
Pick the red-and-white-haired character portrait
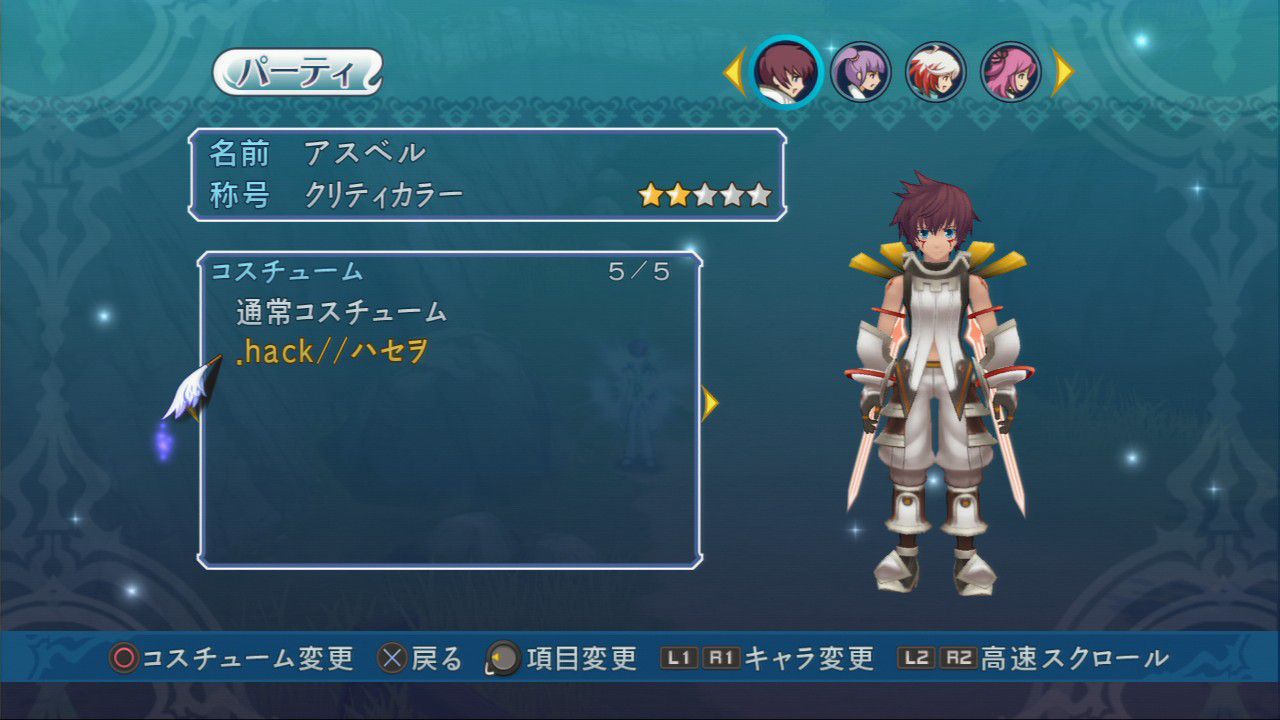(x=935, y=71)
